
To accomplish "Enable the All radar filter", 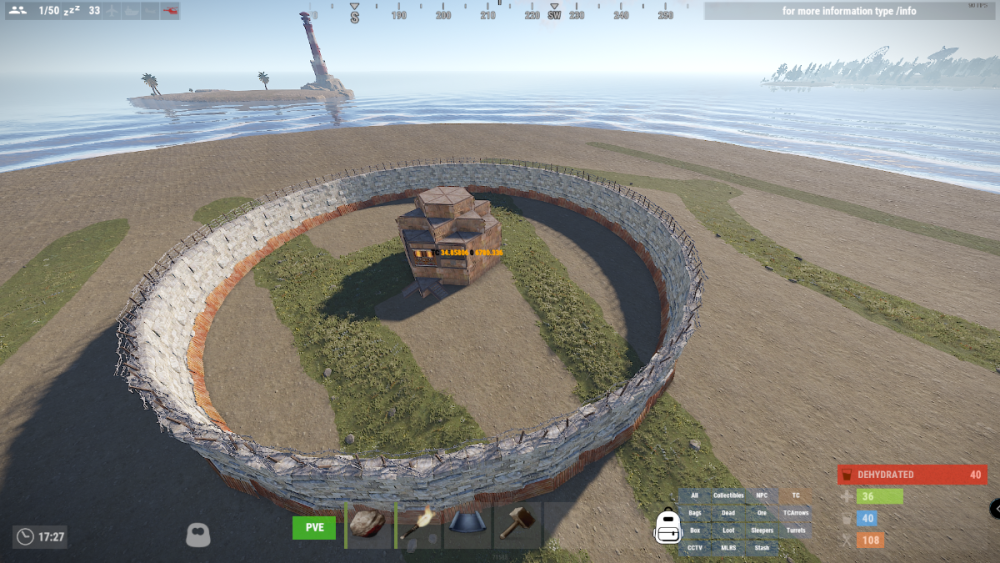I will (x=695, y=496).
